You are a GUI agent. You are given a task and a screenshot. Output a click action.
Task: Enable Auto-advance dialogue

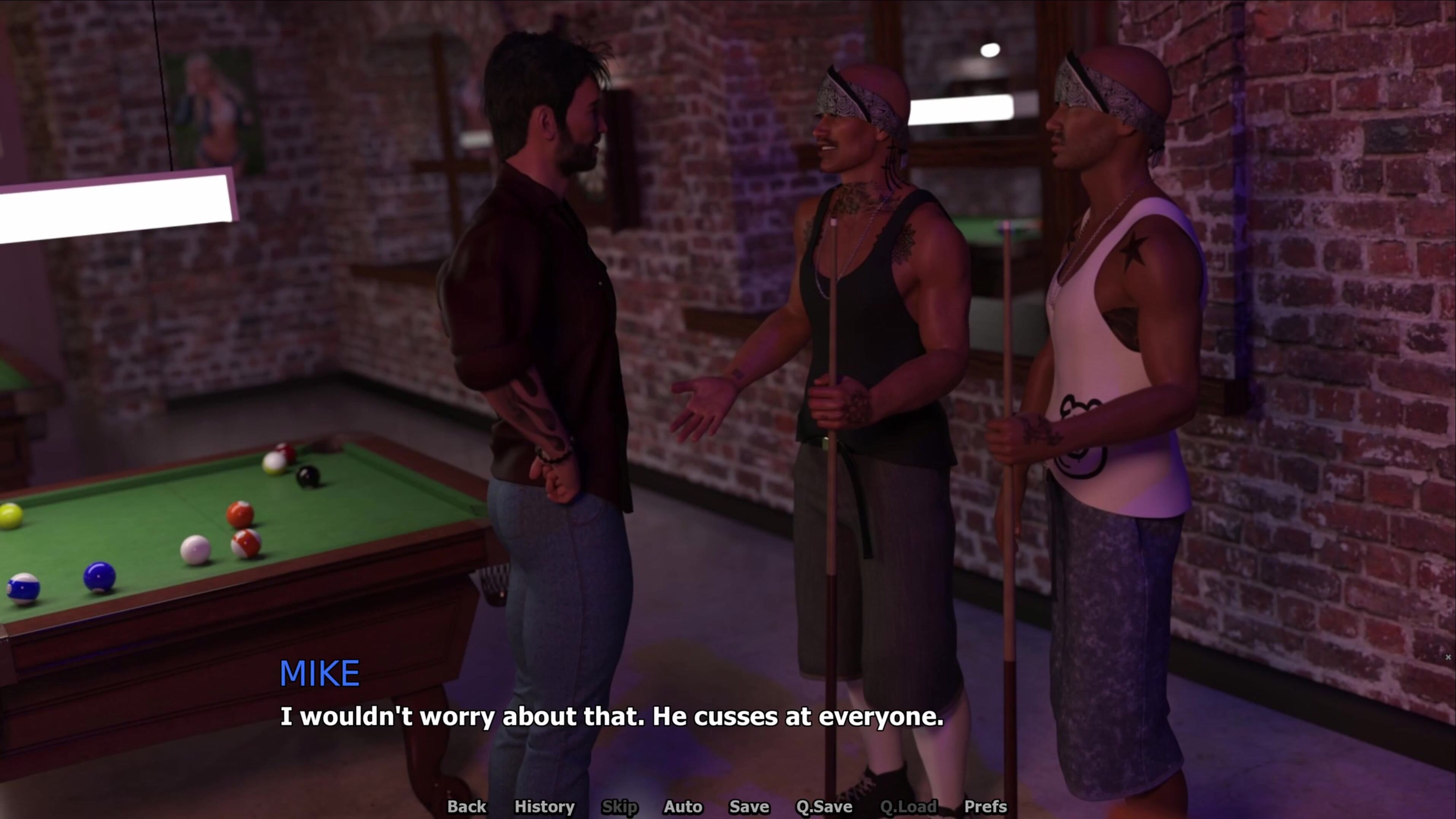pos(683,806)
